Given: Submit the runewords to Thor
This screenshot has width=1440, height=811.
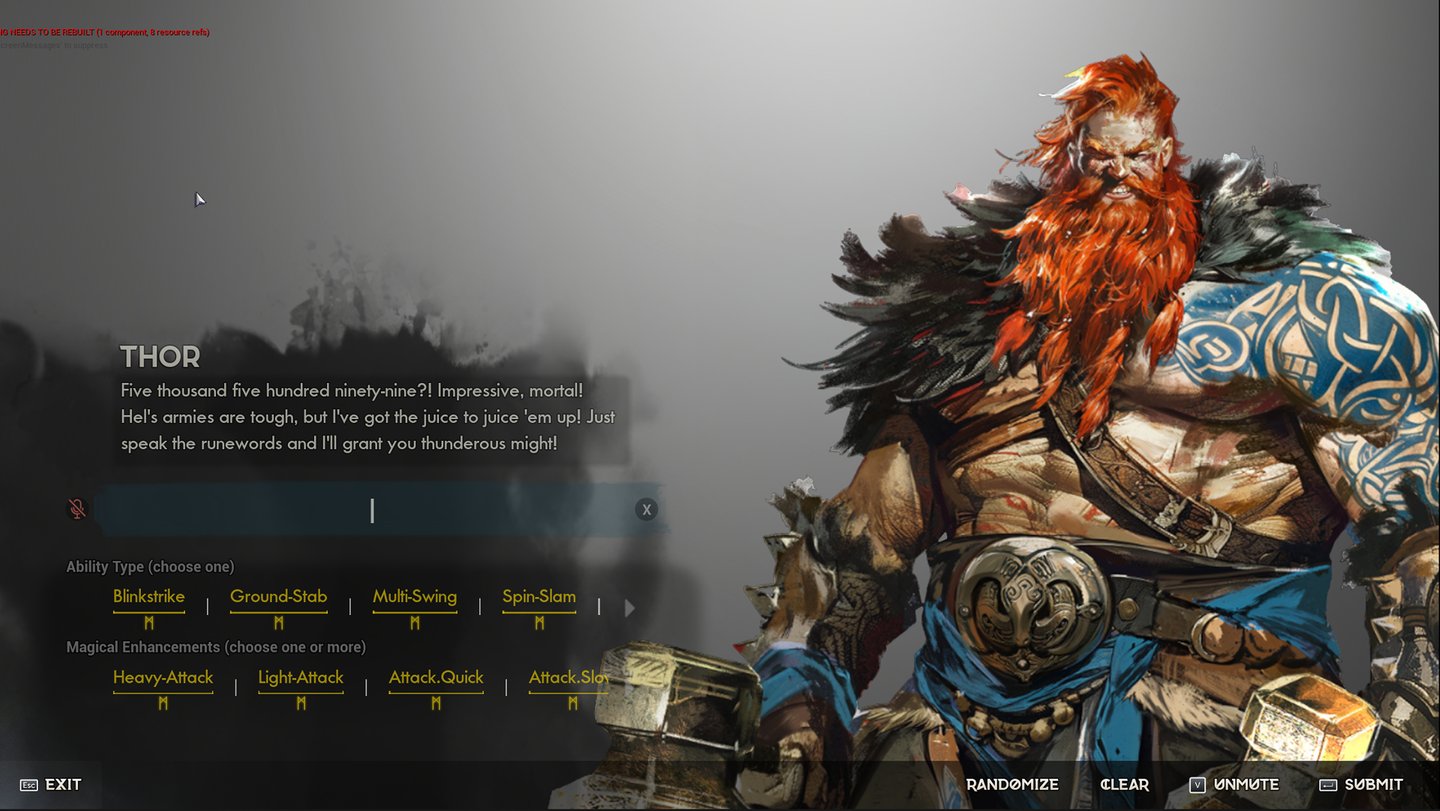Looking at the screenshot, I should point(1361,785).
